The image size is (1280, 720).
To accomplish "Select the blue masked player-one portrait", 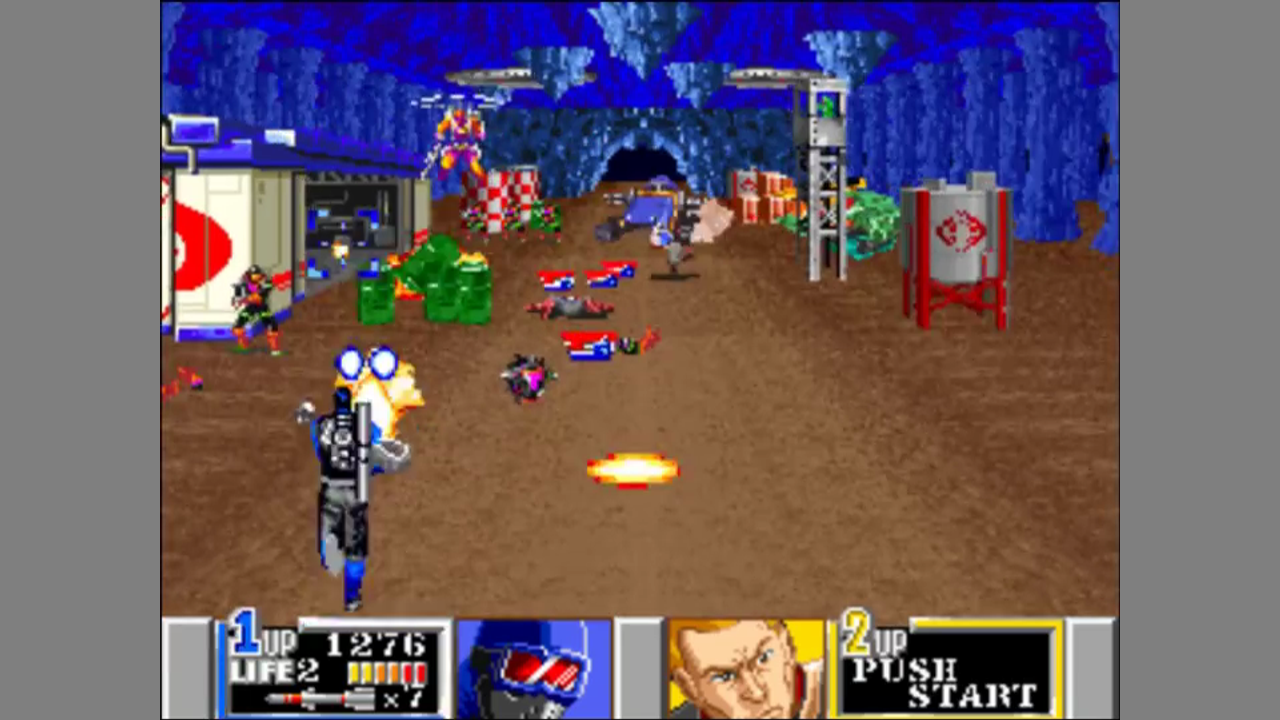I will 533,668.
